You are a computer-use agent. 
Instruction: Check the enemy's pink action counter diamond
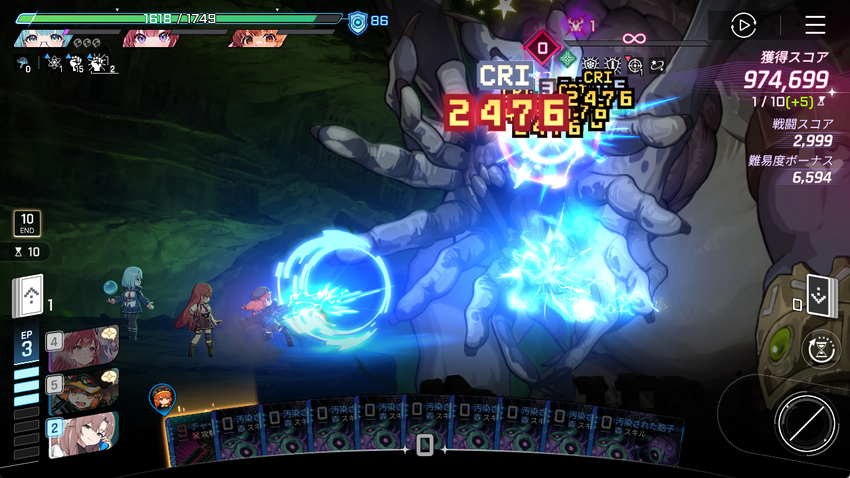[542, 47]
